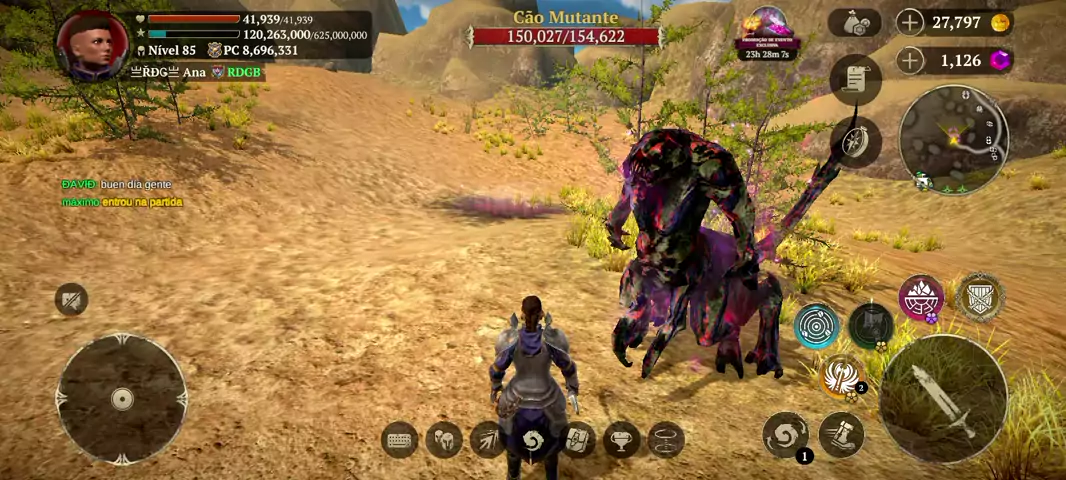Use the crossed-out shield skill

click(x=979, y=298)
